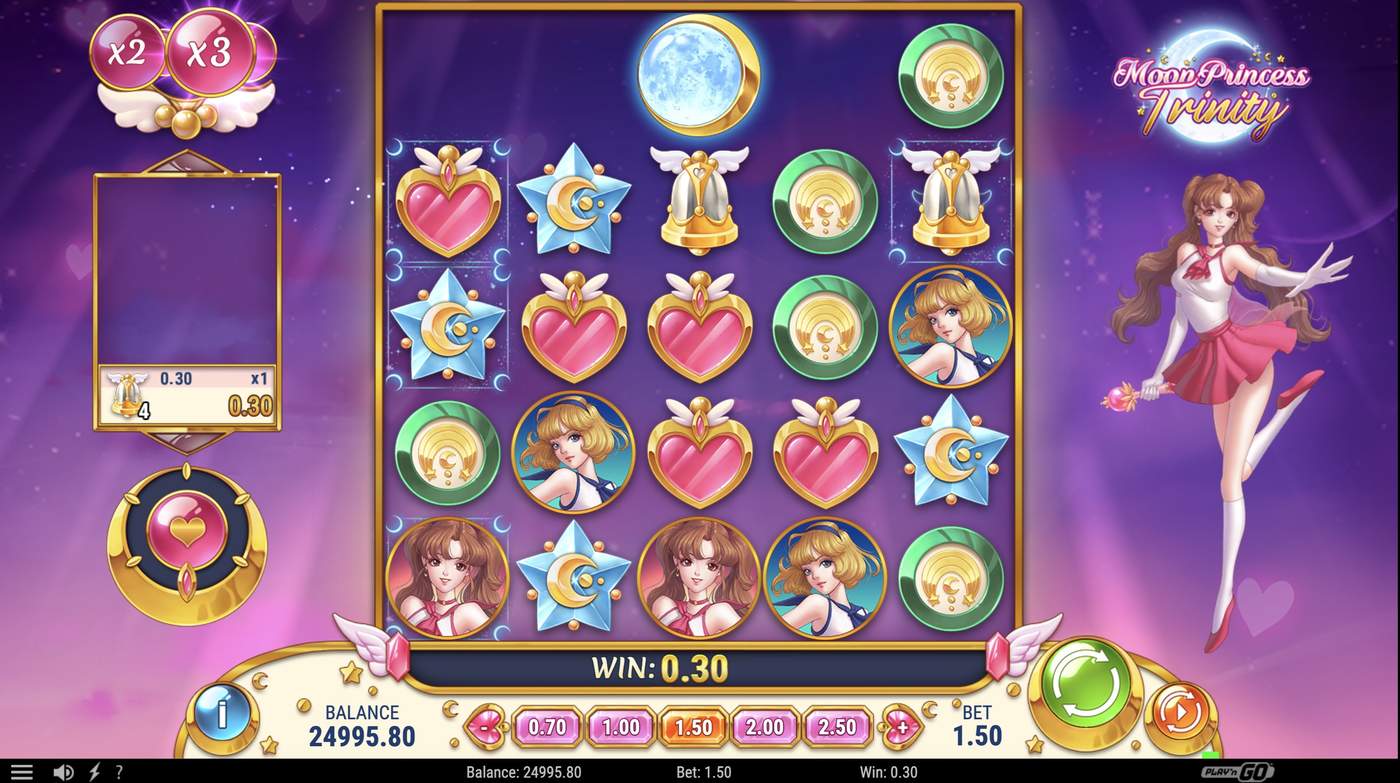Image resolution: width=1400 pixels, height=783 pixels.
Task: Select the 2.50 bet chip
Action: pyautogui.click(x=837, y=728)
